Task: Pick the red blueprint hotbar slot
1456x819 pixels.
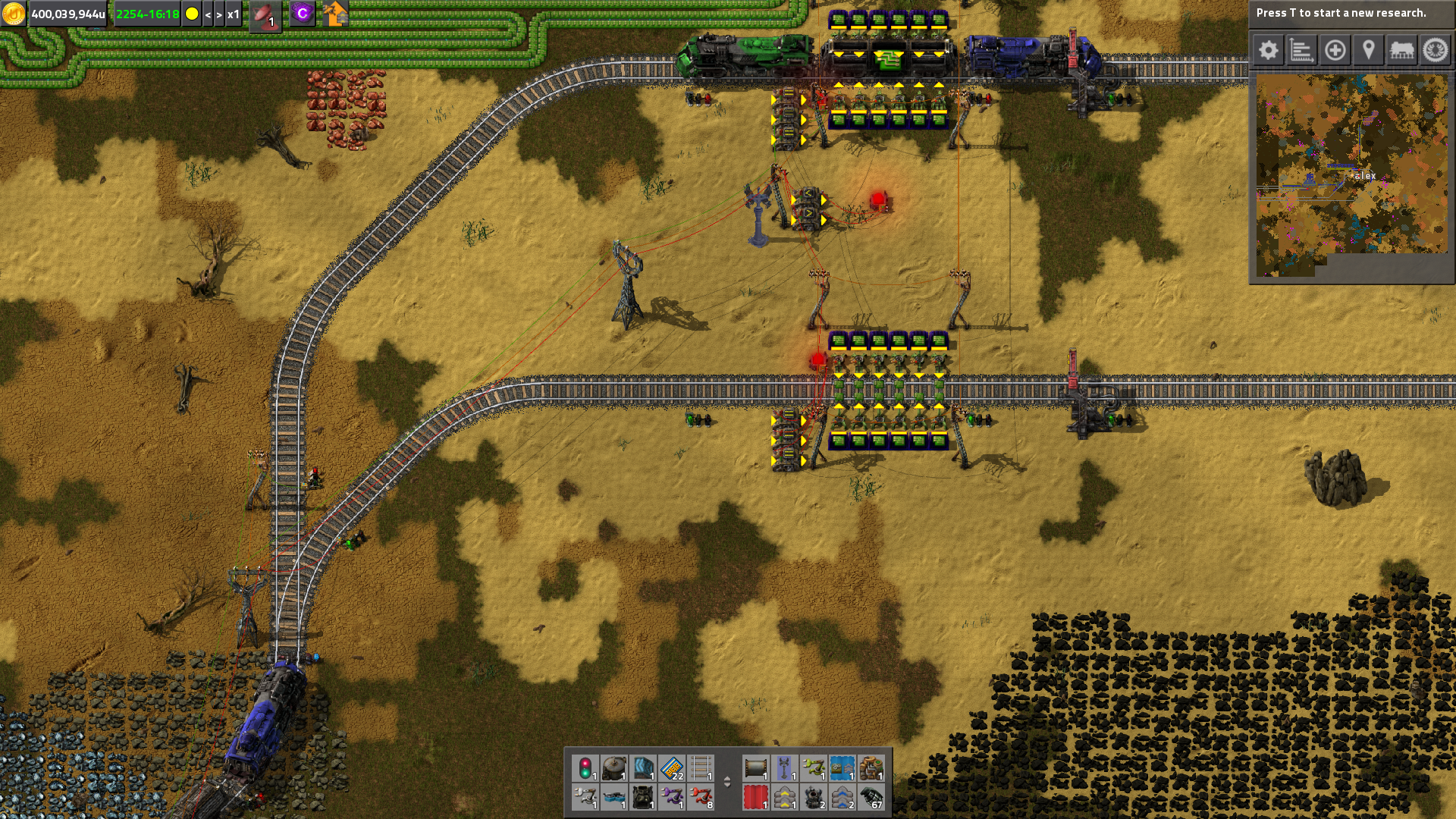Action: pos(755,798)
